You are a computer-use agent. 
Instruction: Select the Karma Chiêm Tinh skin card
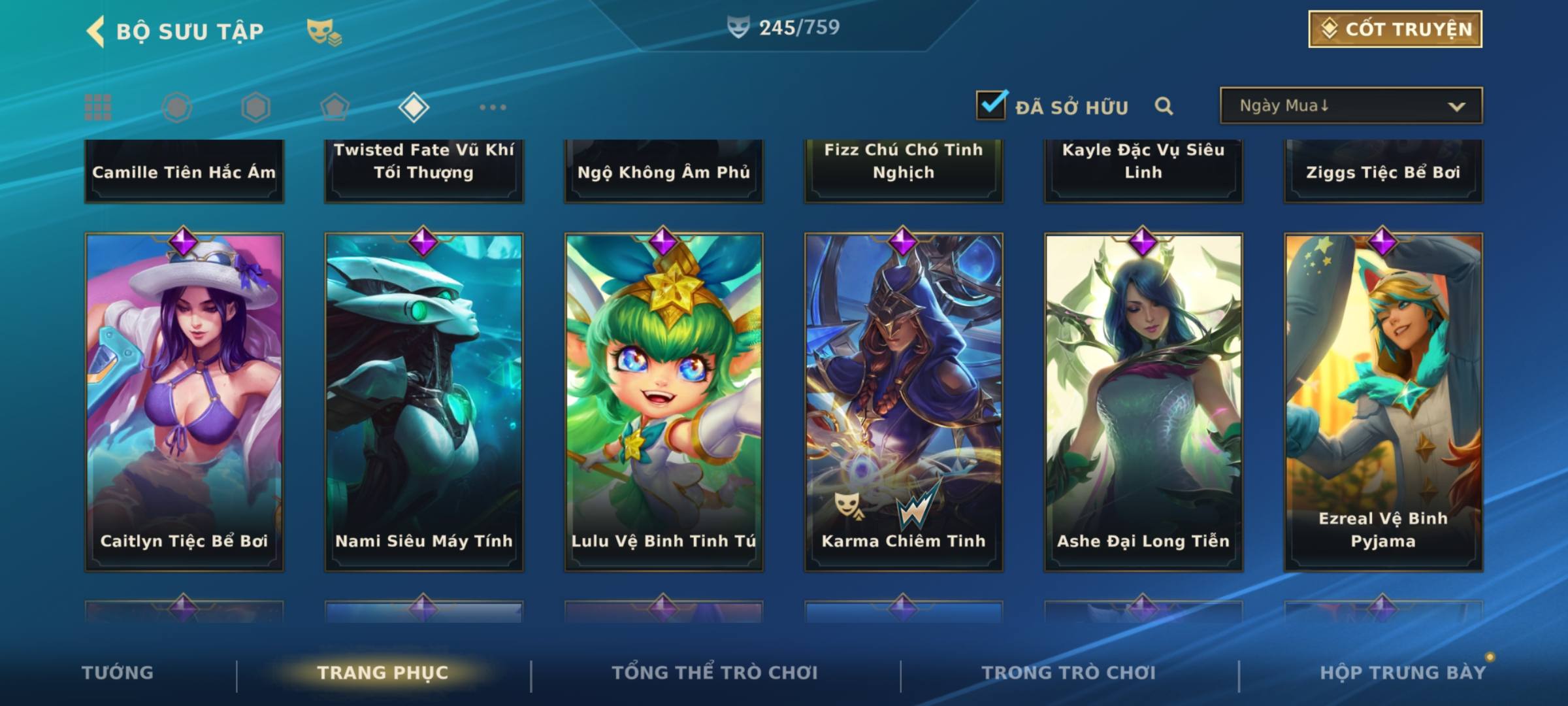click(x=904, y=402)
